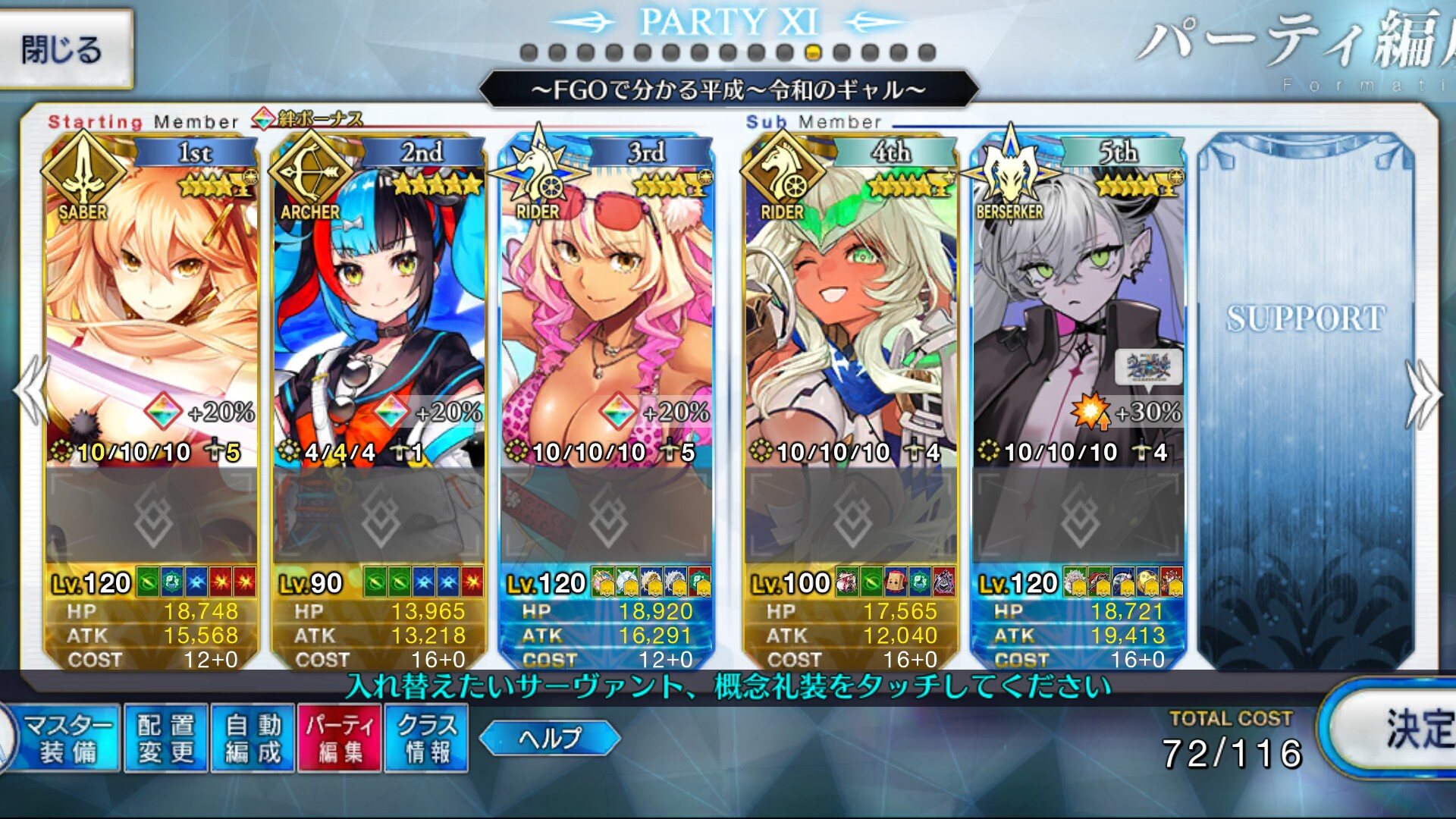Select the 1st slot Saber servant card
Viewport: 1456px width, 819px height.
(x=152, y=303)
